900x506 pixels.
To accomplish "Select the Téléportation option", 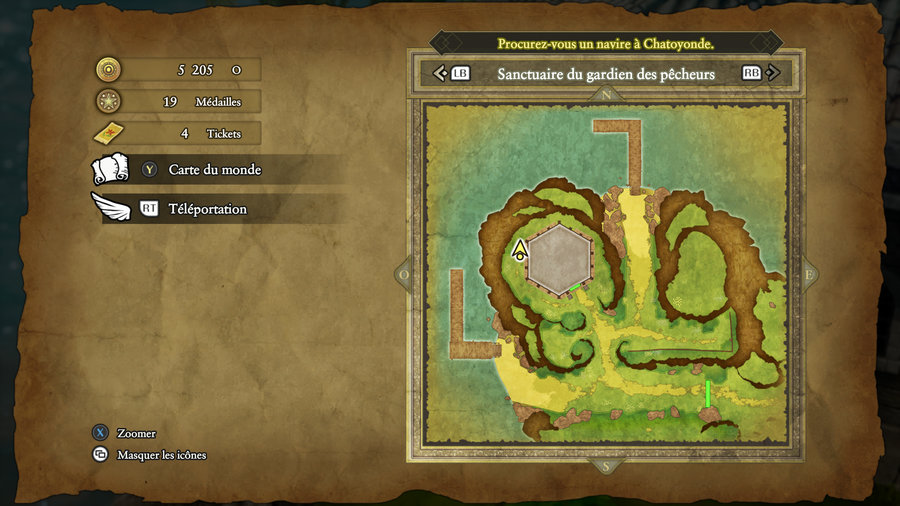I will click(207, 209).
